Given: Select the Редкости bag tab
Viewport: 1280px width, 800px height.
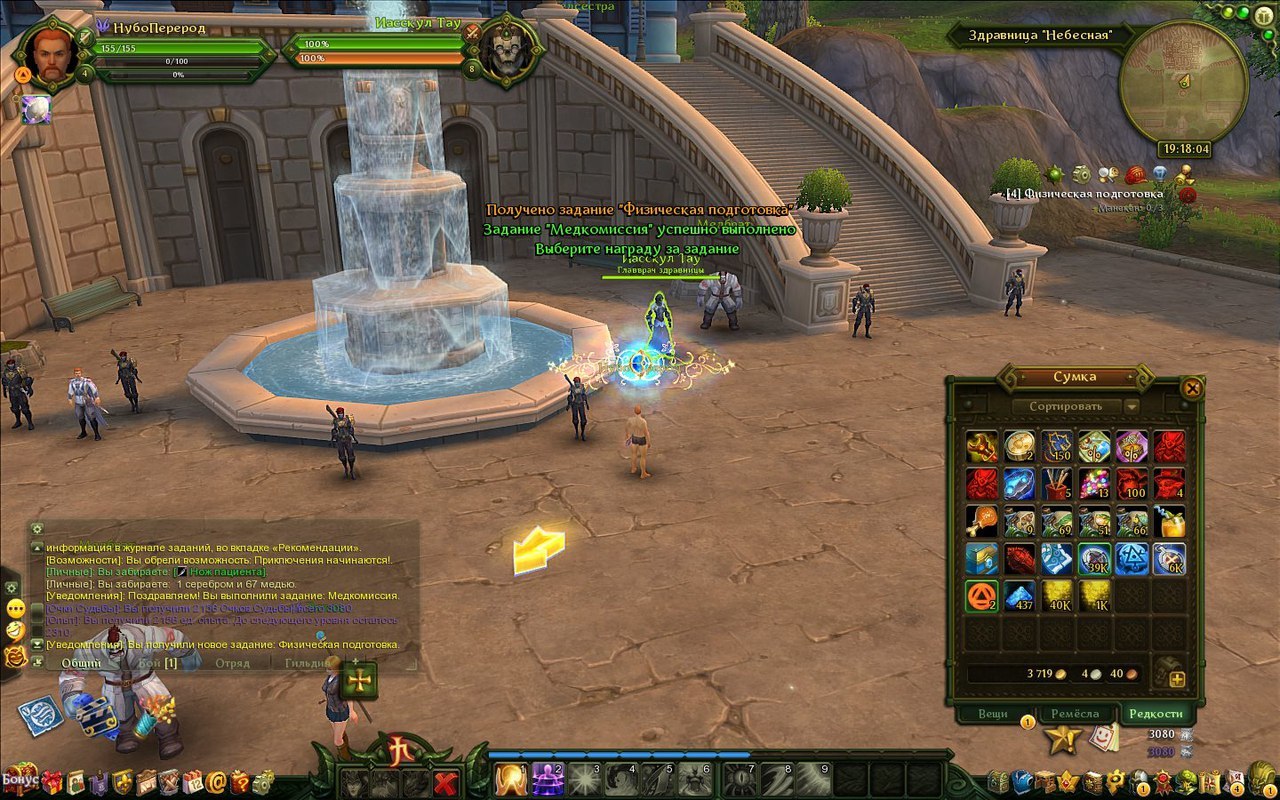Looking at the screenshot, I should (x=1158, y=713).
